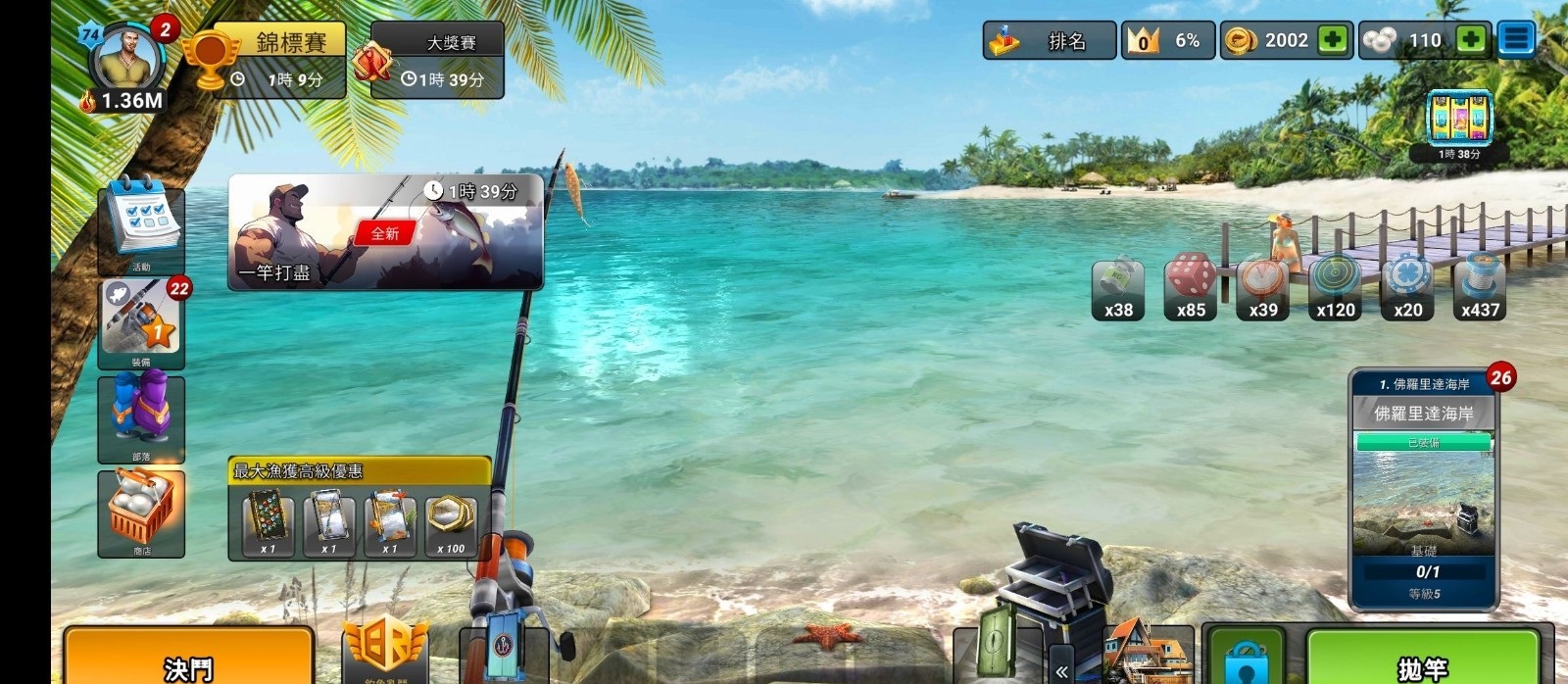The height and width of the screenshot is (684, 1568).
Task: Select the lucky clover chip booster
Action: [x=1407, y=288]
